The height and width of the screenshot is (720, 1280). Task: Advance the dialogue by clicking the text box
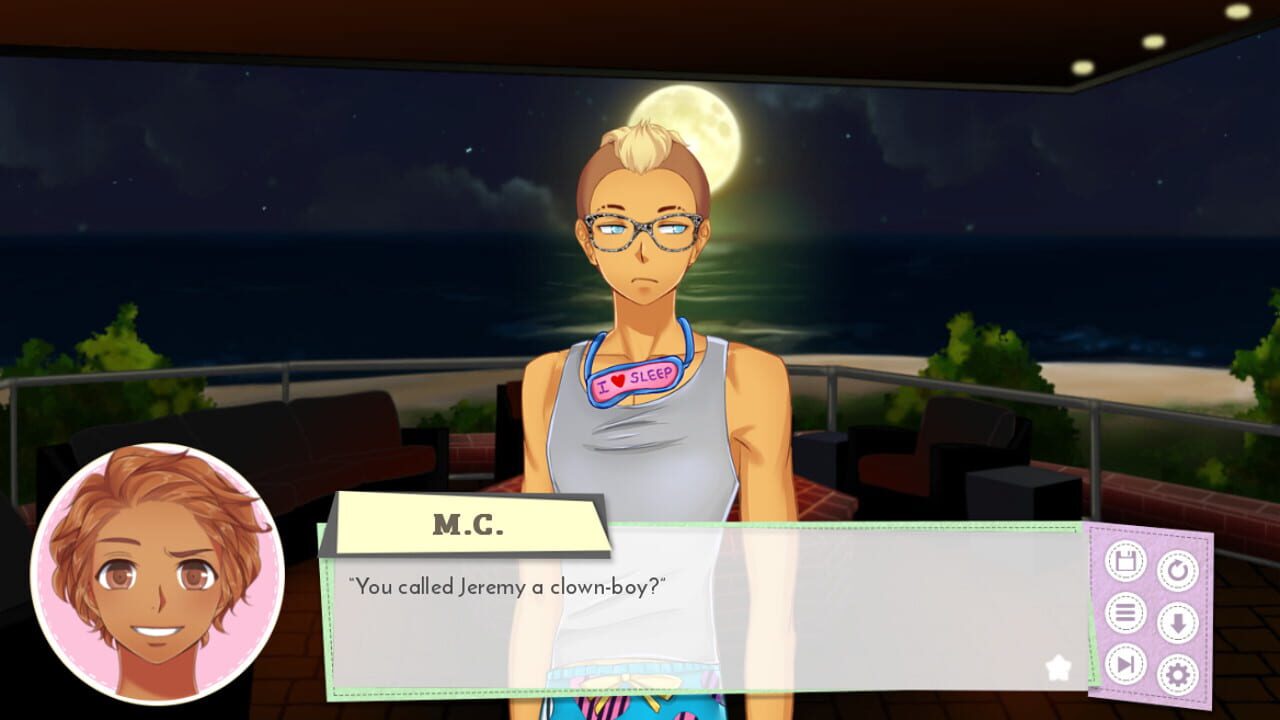coord(700,610)
